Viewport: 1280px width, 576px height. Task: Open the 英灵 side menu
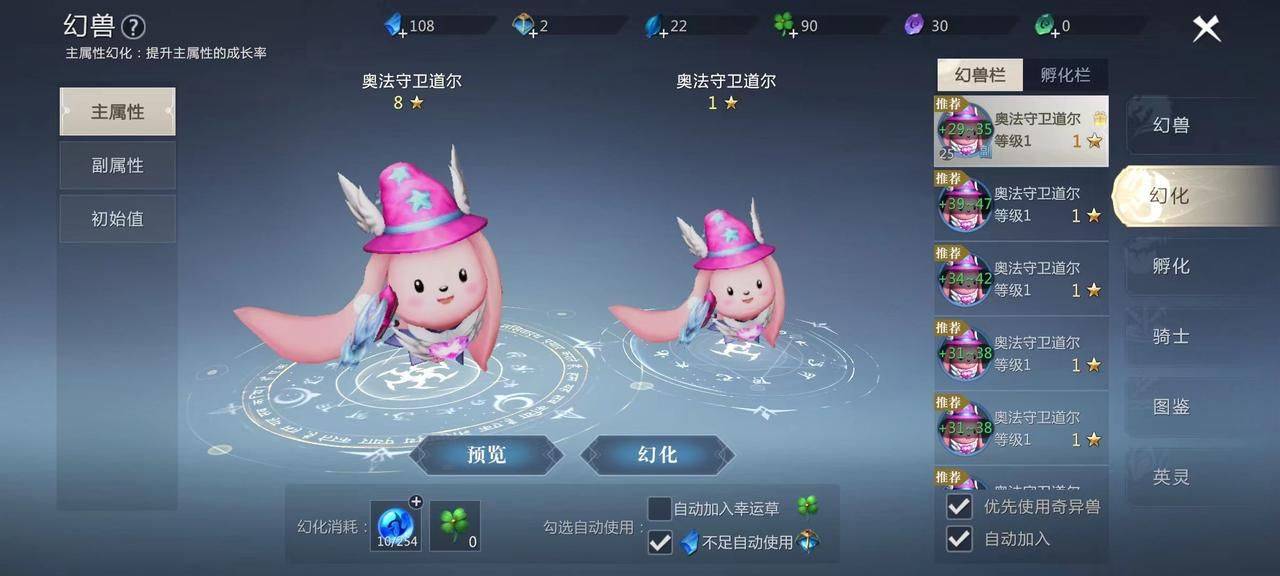tap(1171, 477)
